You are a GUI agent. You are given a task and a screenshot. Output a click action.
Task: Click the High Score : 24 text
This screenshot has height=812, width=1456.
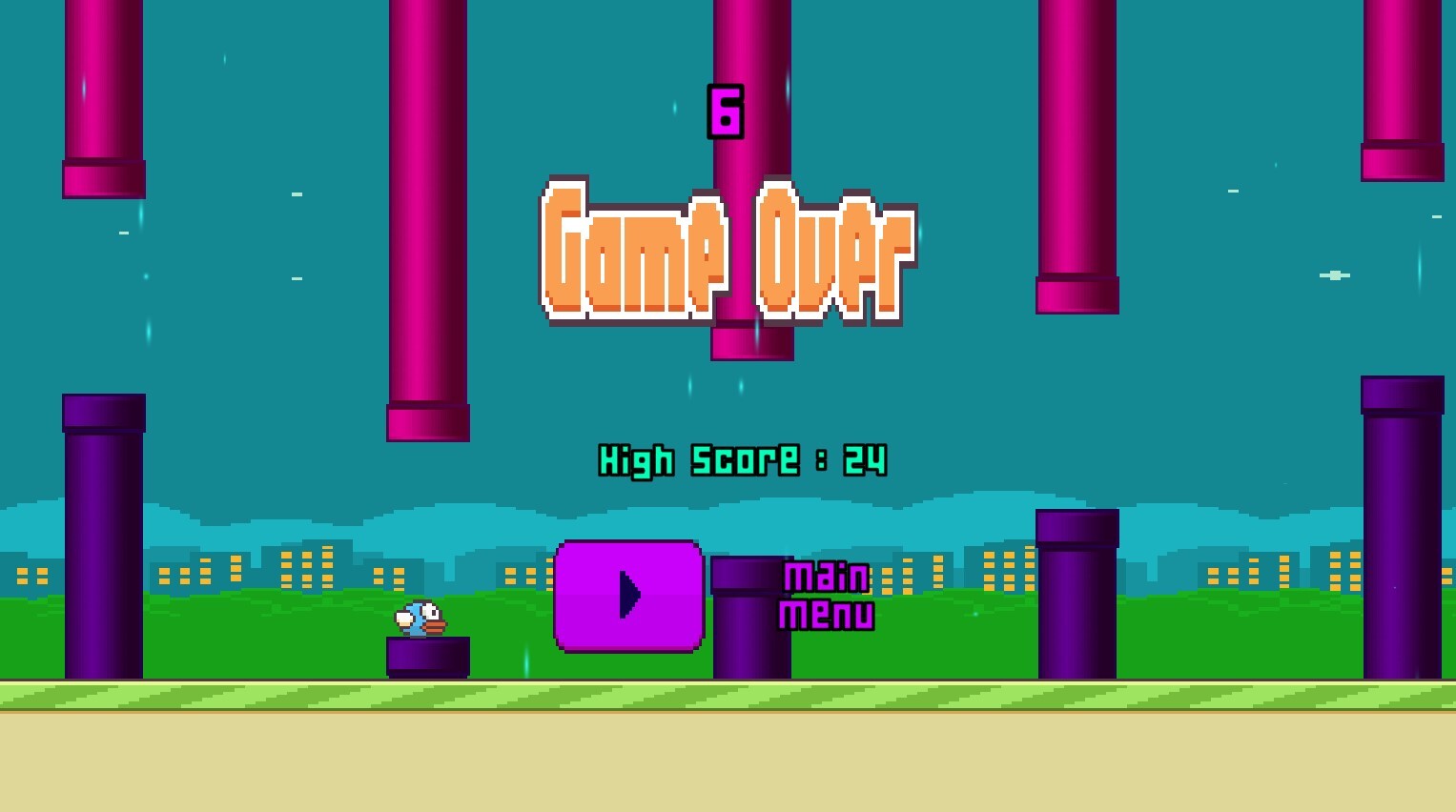click(x=742, y=460)
